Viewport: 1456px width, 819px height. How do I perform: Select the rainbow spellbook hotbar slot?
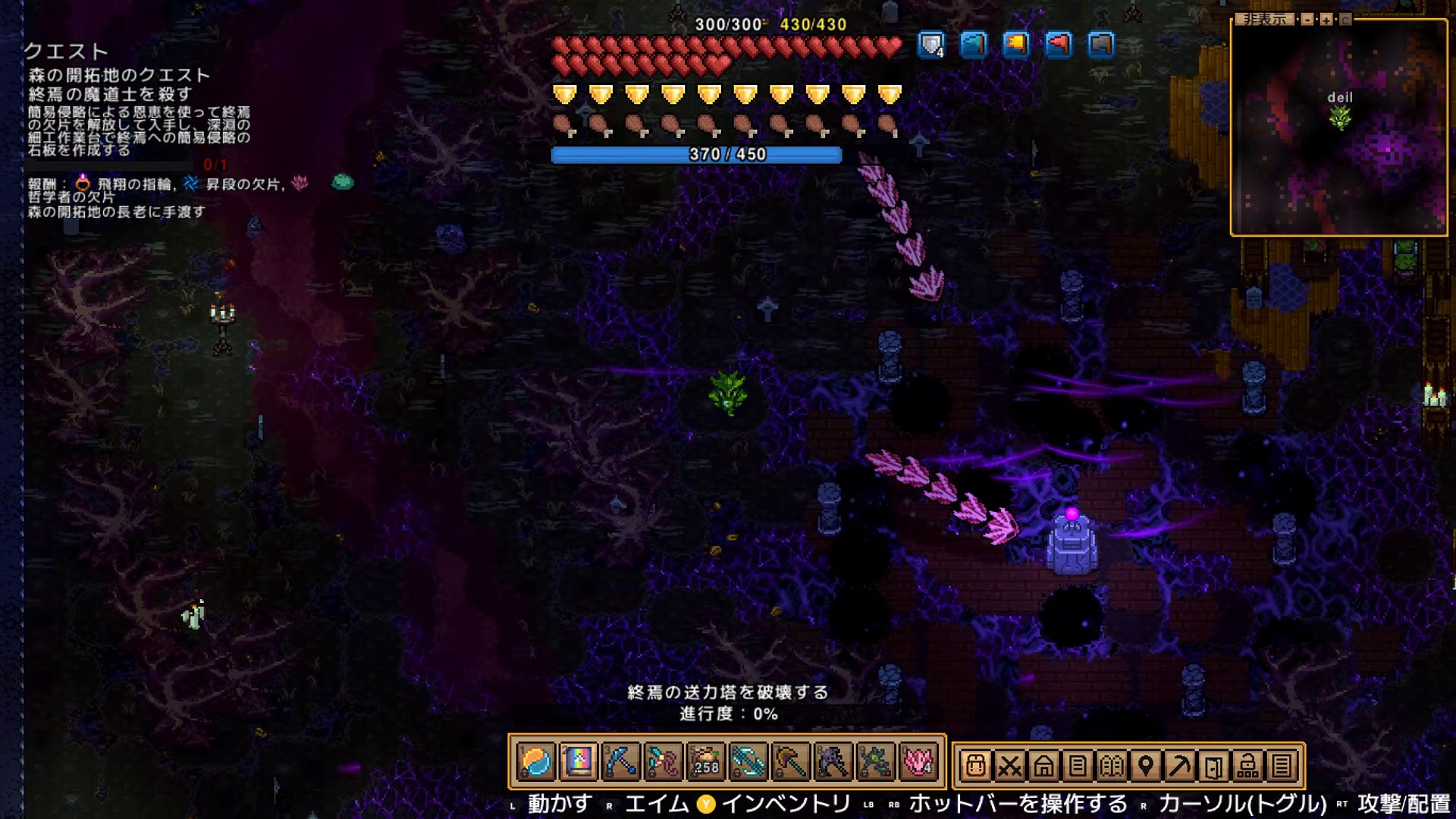(x=578, y=761)
